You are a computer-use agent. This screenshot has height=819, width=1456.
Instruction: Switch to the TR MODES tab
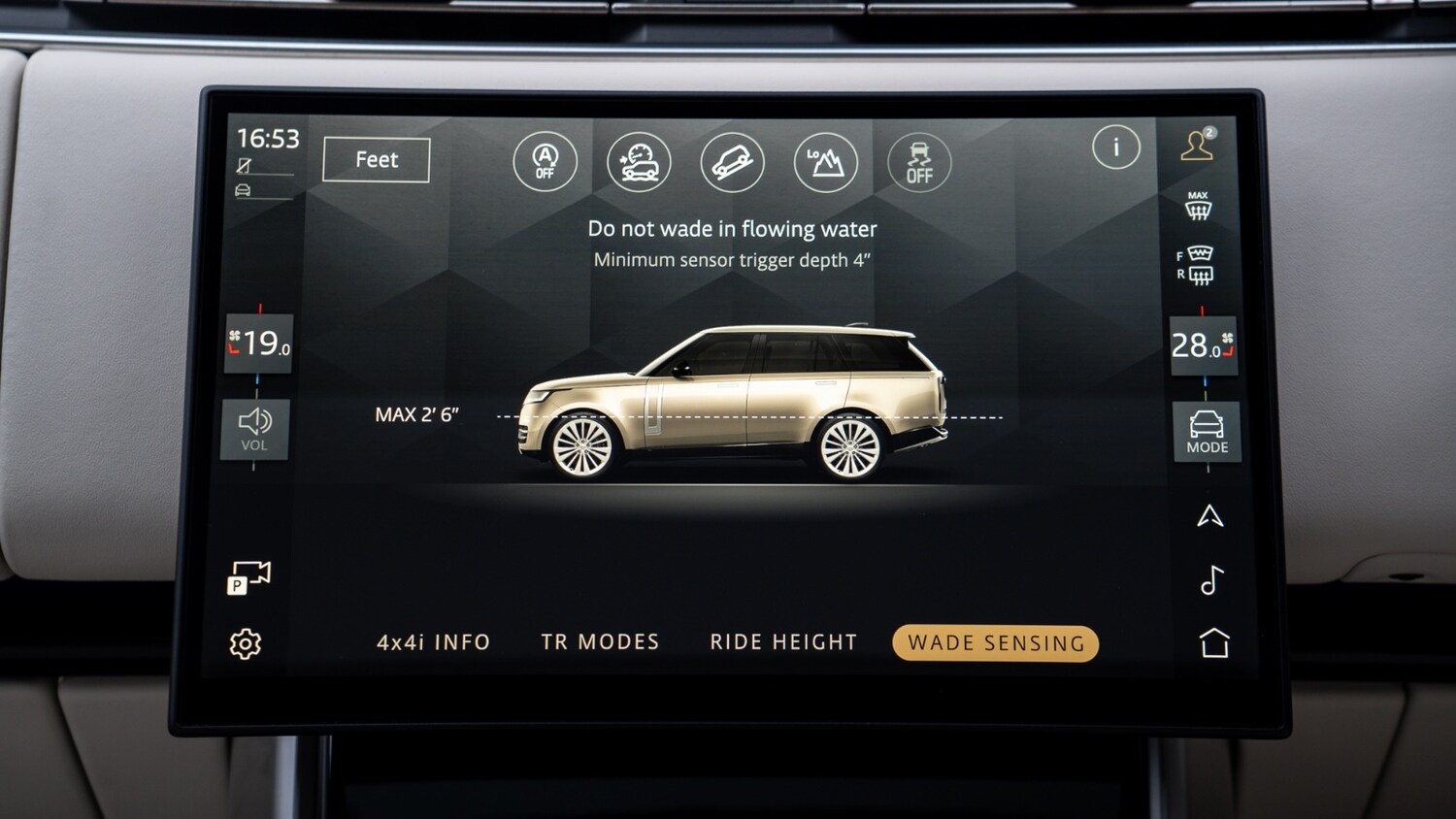(602, 641)
